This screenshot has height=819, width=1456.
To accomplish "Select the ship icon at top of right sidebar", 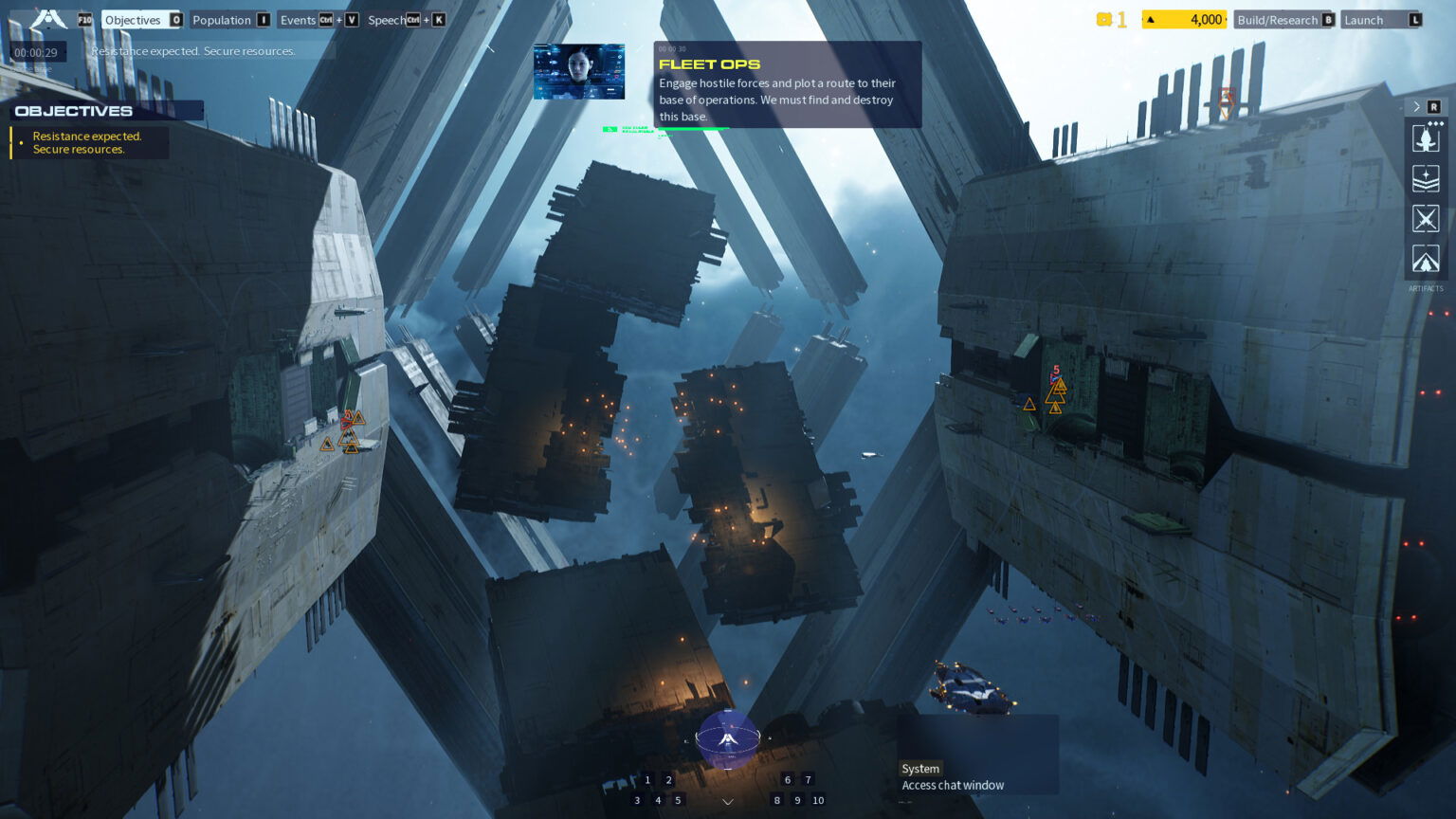I will 1426,139.
